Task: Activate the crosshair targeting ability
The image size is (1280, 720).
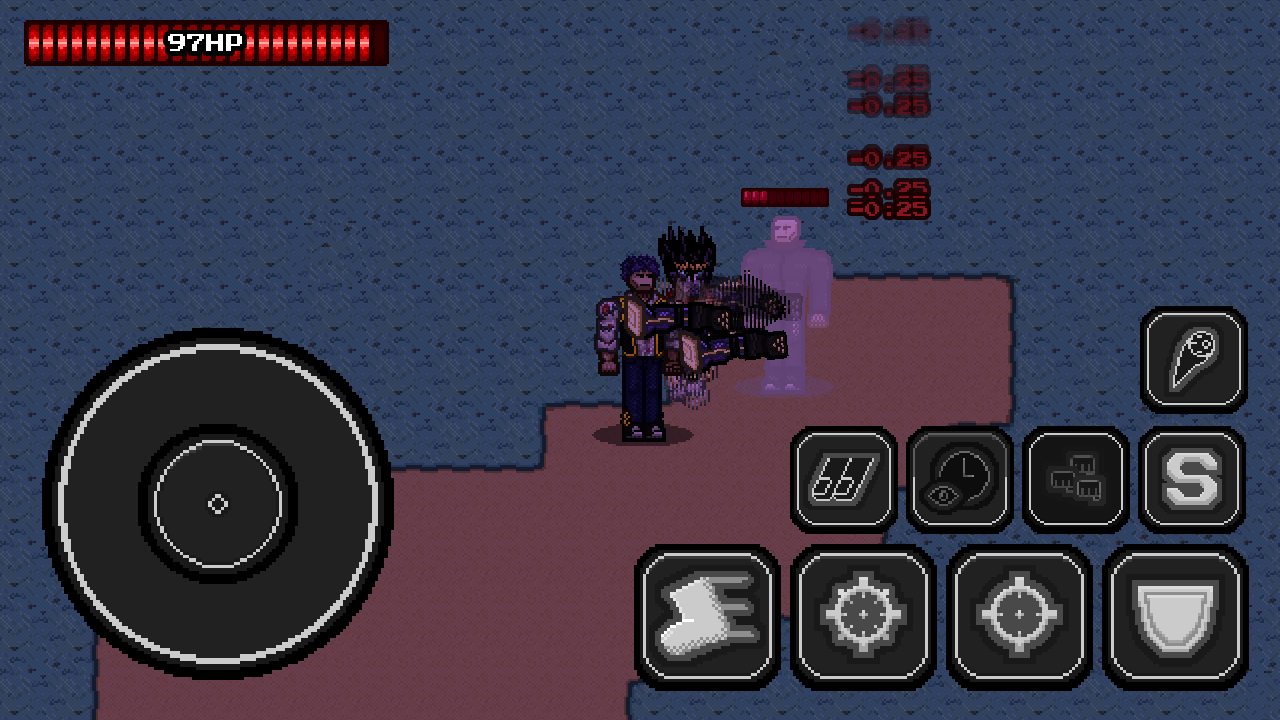Action: click(x=1019, y=614)
